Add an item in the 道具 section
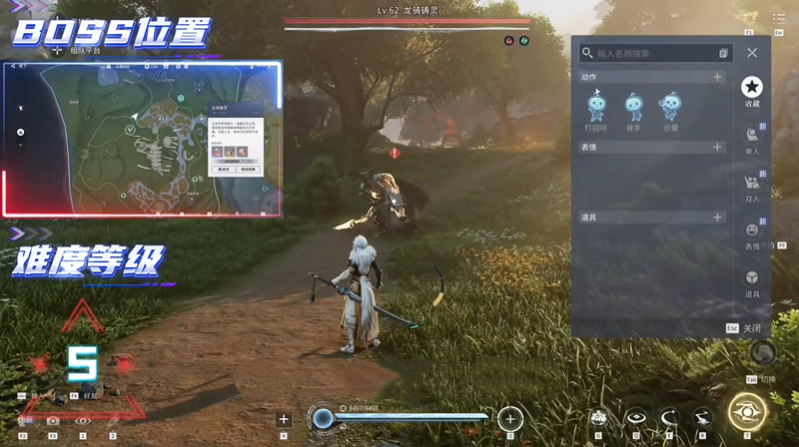 717,217
